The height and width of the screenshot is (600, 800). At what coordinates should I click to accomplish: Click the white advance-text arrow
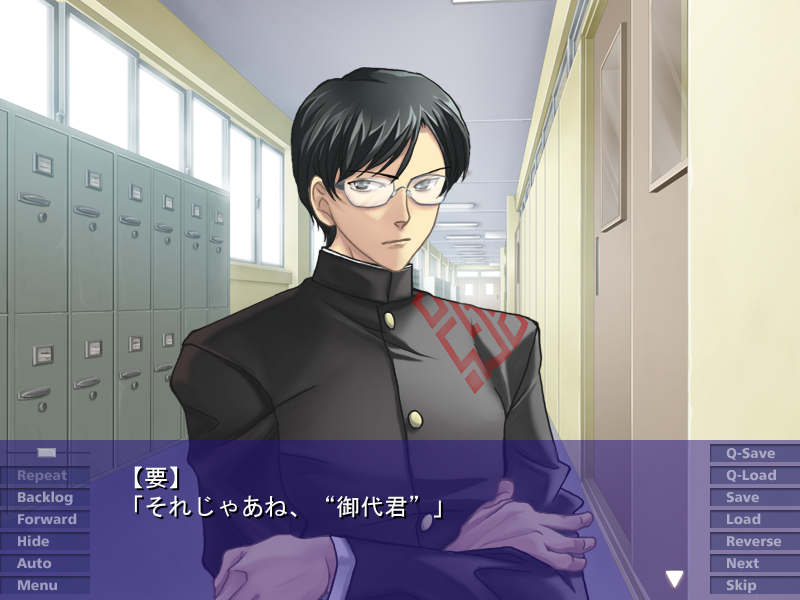(x=675, y=578)
